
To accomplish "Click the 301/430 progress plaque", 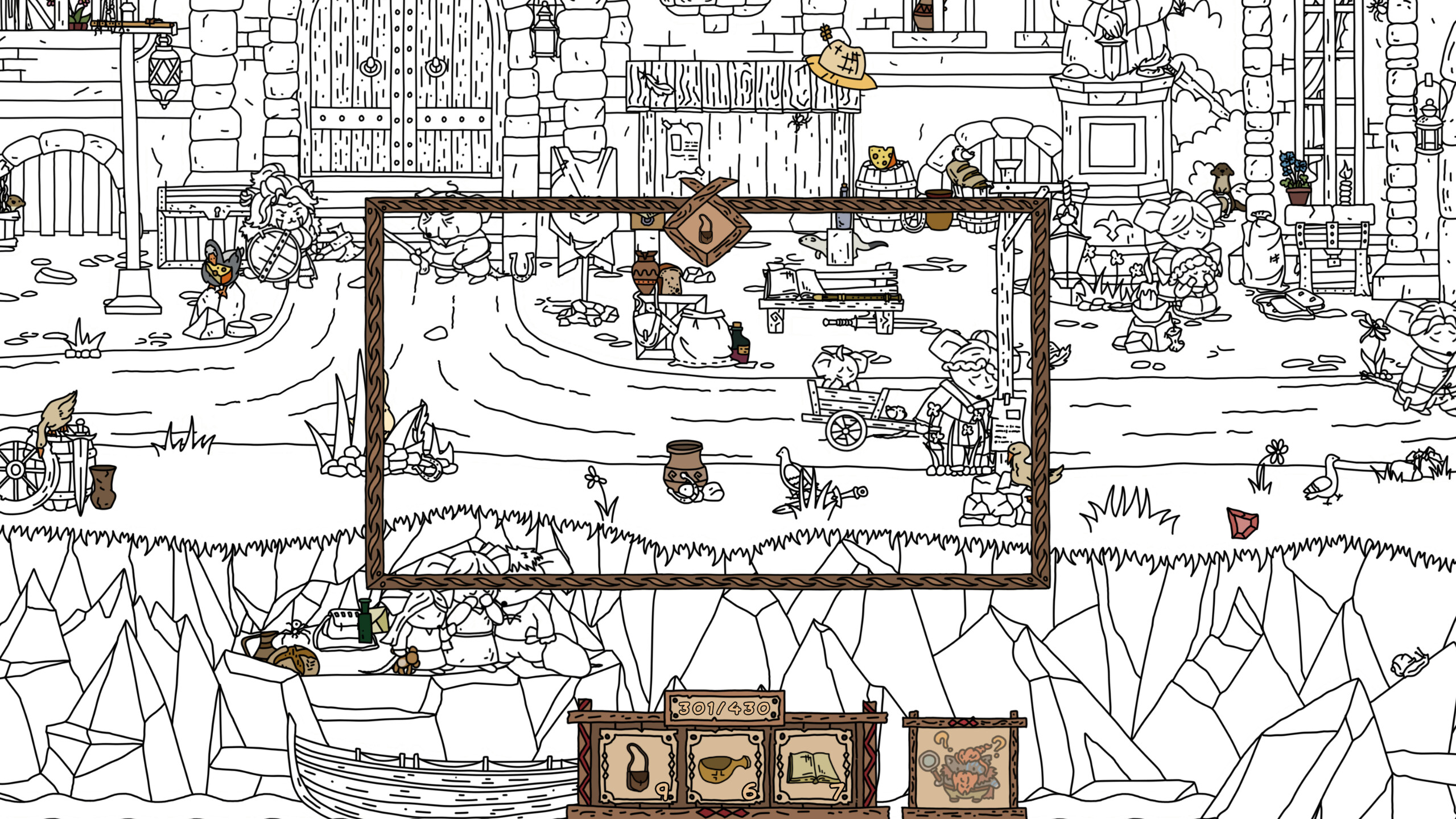I will tap(720, 708).
